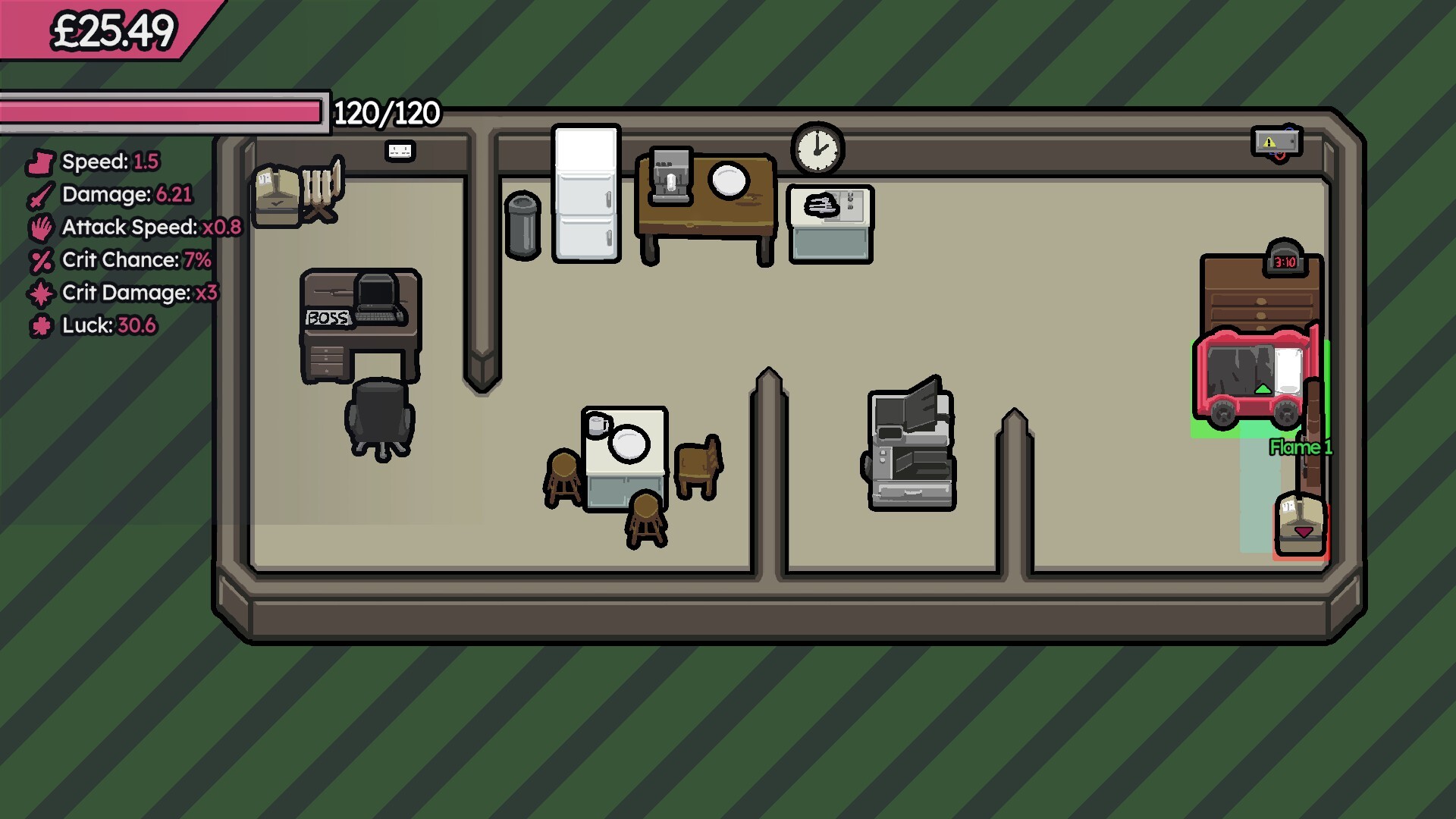
Task: Click the Attack Speed hand icon
Action: point(41,227)
